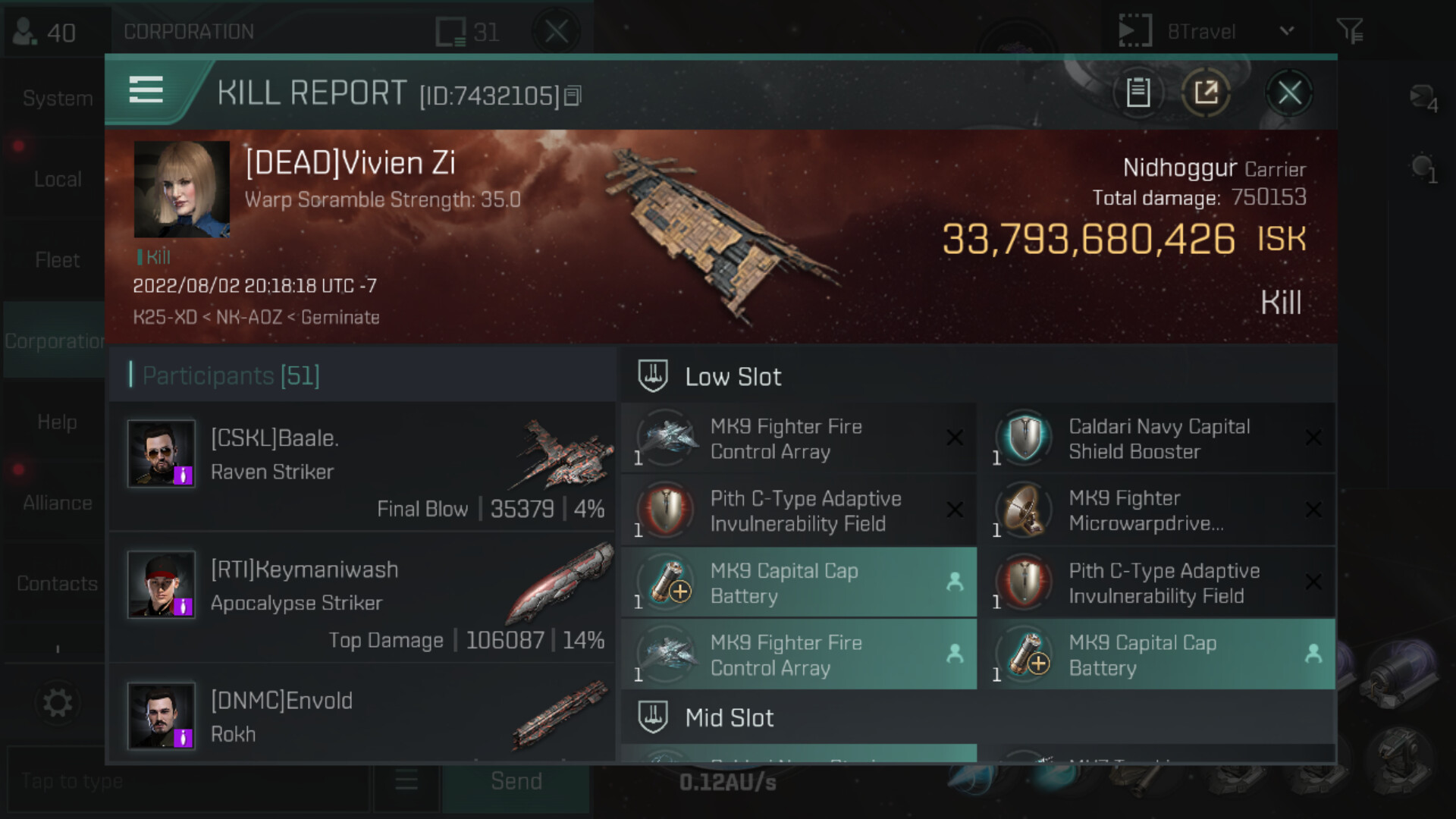Viewport: 1456px width, 819px height.
Task: Send the chat message
Action: click(x=516, y=781)
